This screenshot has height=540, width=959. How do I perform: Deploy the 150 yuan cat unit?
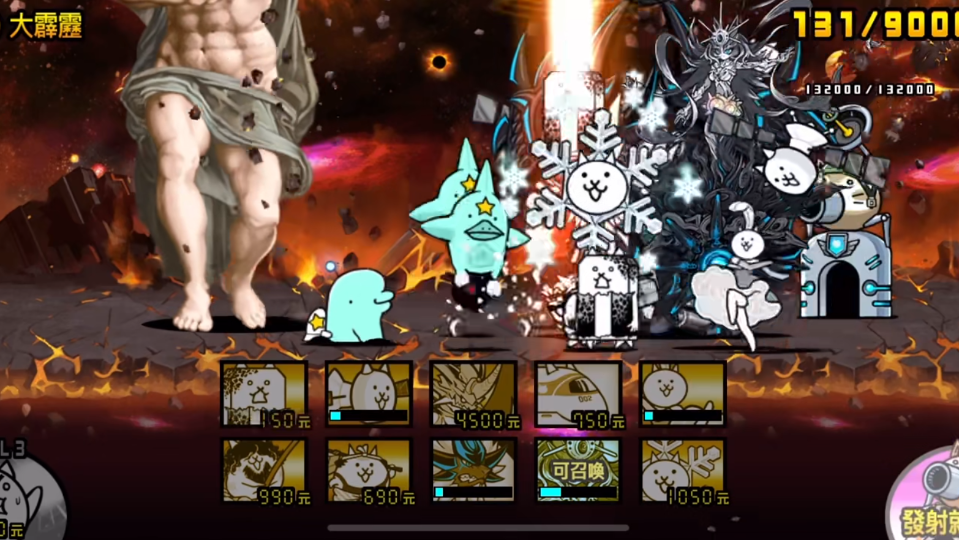point(264,394)
